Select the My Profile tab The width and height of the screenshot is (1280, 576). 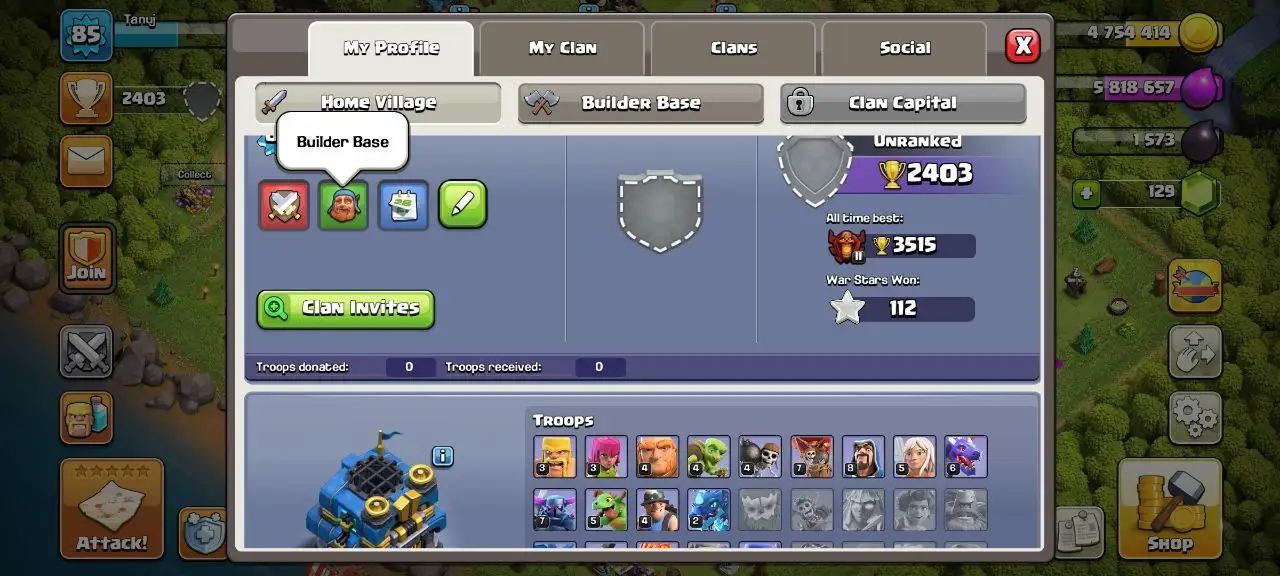point(391,48)
